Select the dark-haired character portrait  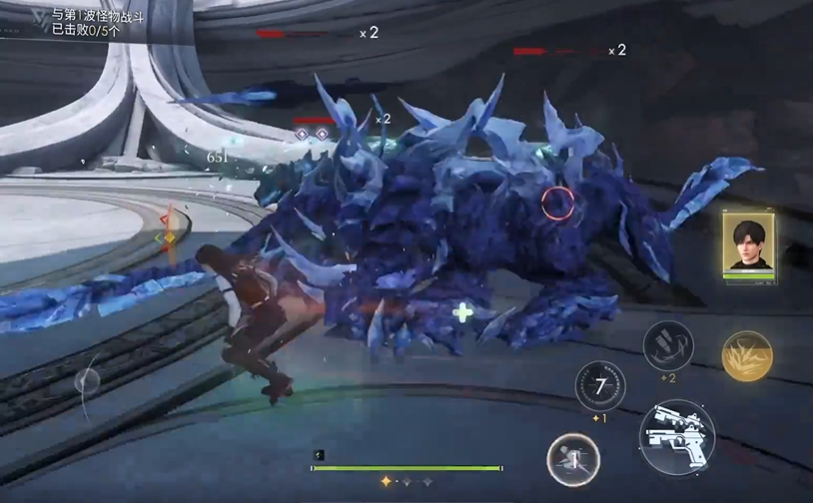pos(749,242)
